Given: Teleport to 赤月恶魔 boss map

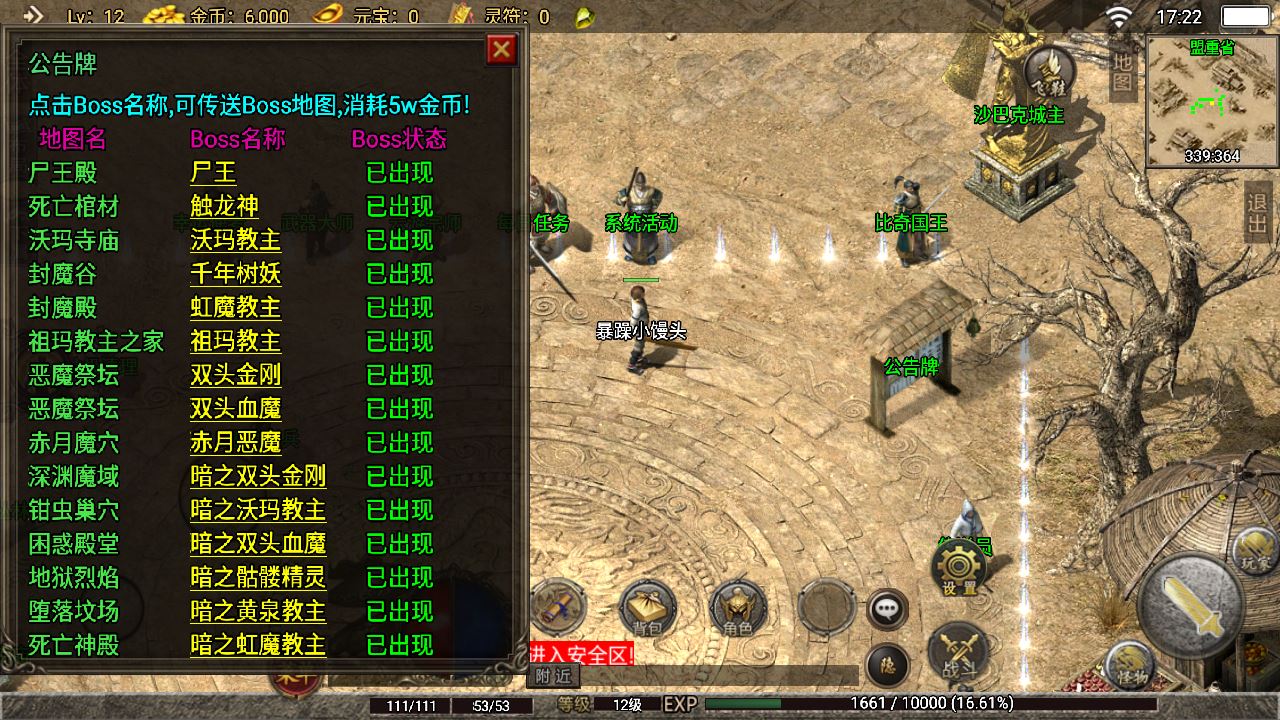Looking at the screenshot, I should pos(235,443).
